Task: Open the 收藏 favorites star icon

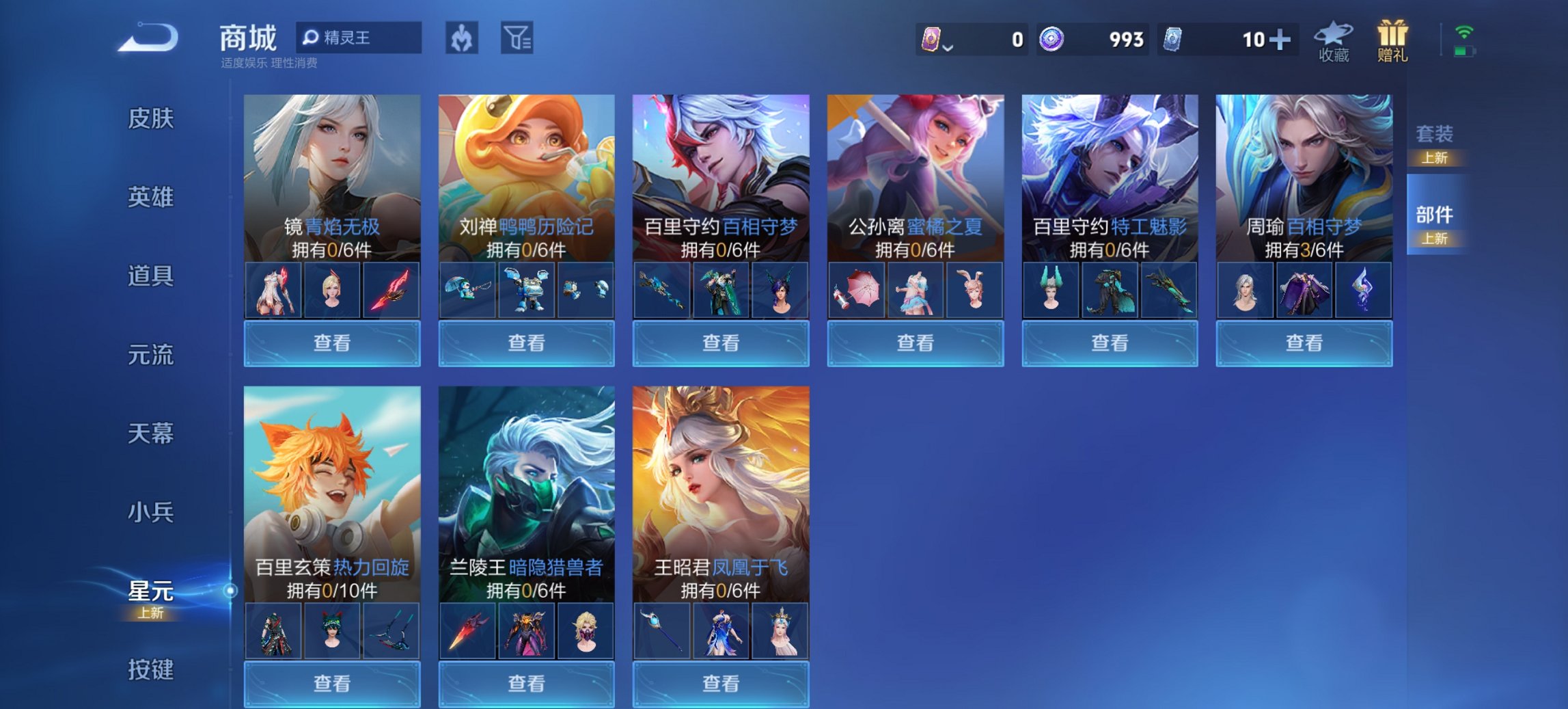Action: click(x=1334, y=38)
